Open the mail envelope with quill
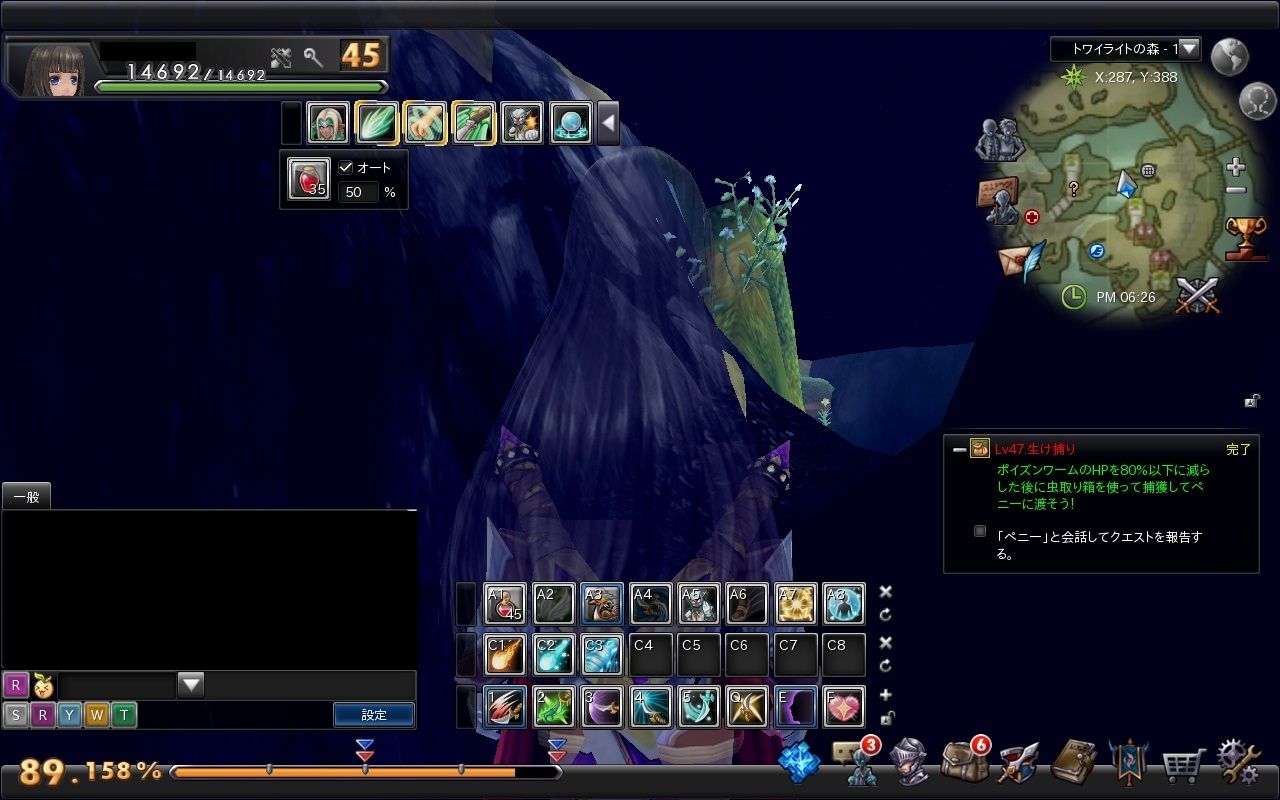 [1020, 260]
